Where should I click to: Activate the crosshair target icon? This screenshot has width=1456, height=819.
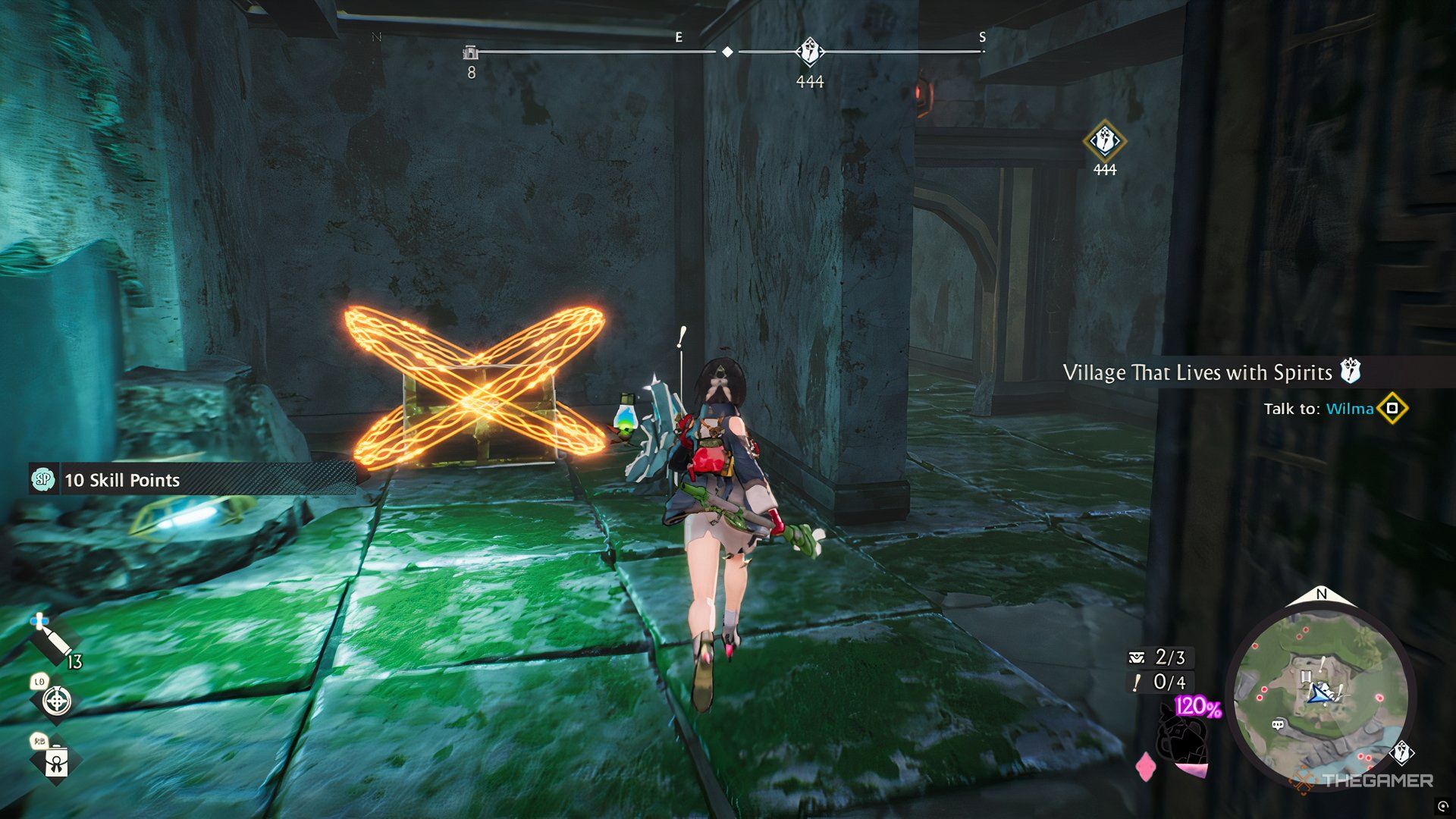57,700
